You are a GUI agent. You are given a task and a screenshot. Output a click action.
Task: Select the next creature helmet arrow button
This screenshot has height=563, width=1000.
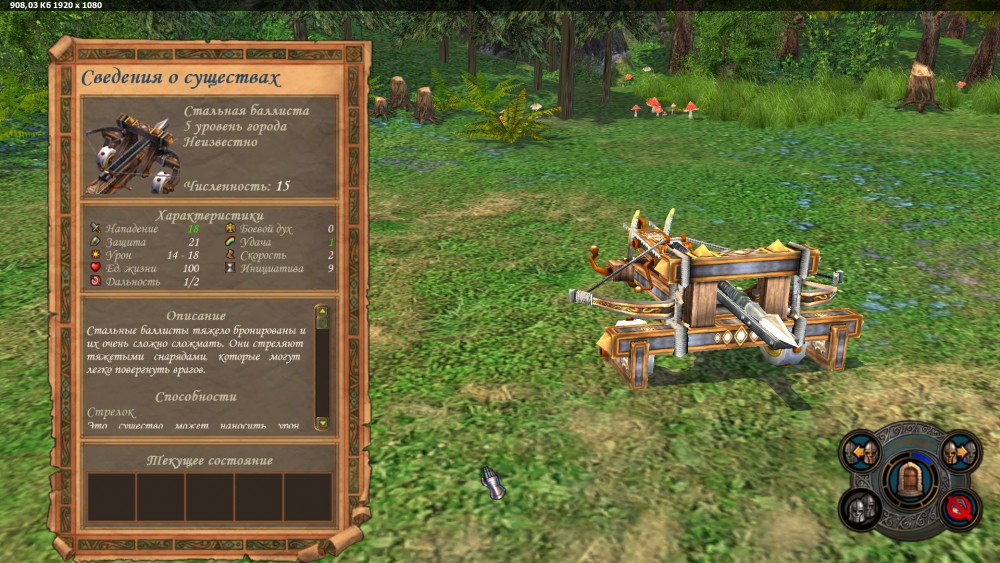click(960, 452)
